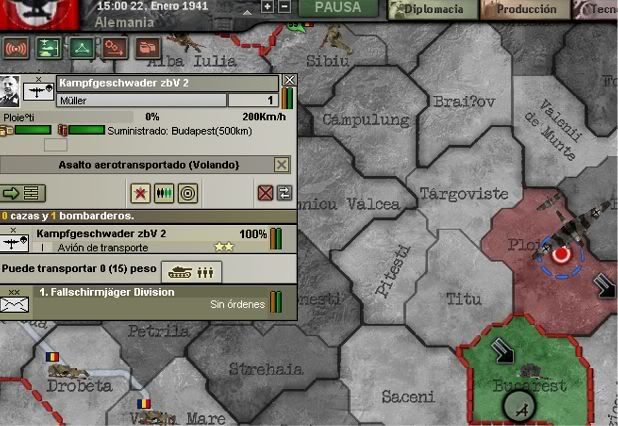Click the red radio signal toolbar icon
618x426 pixels.
(16, 47)
